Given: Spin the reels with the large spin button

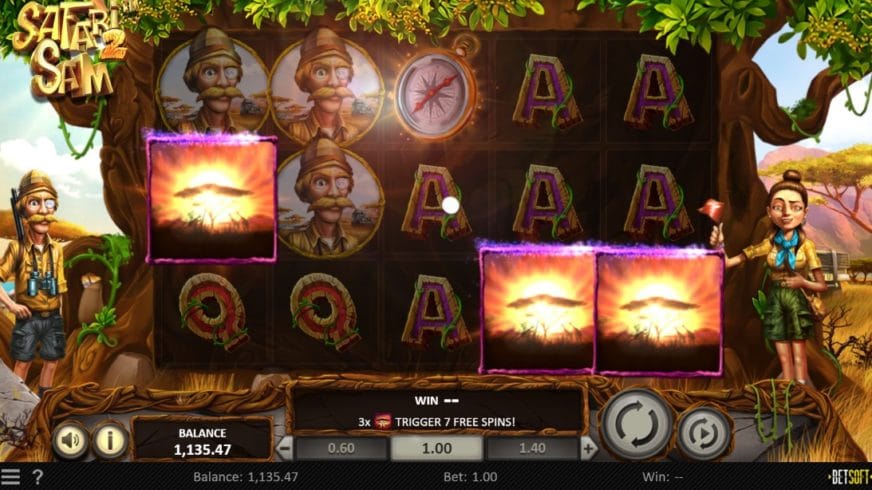Looking at the screenshot, I should coord(636,424).
